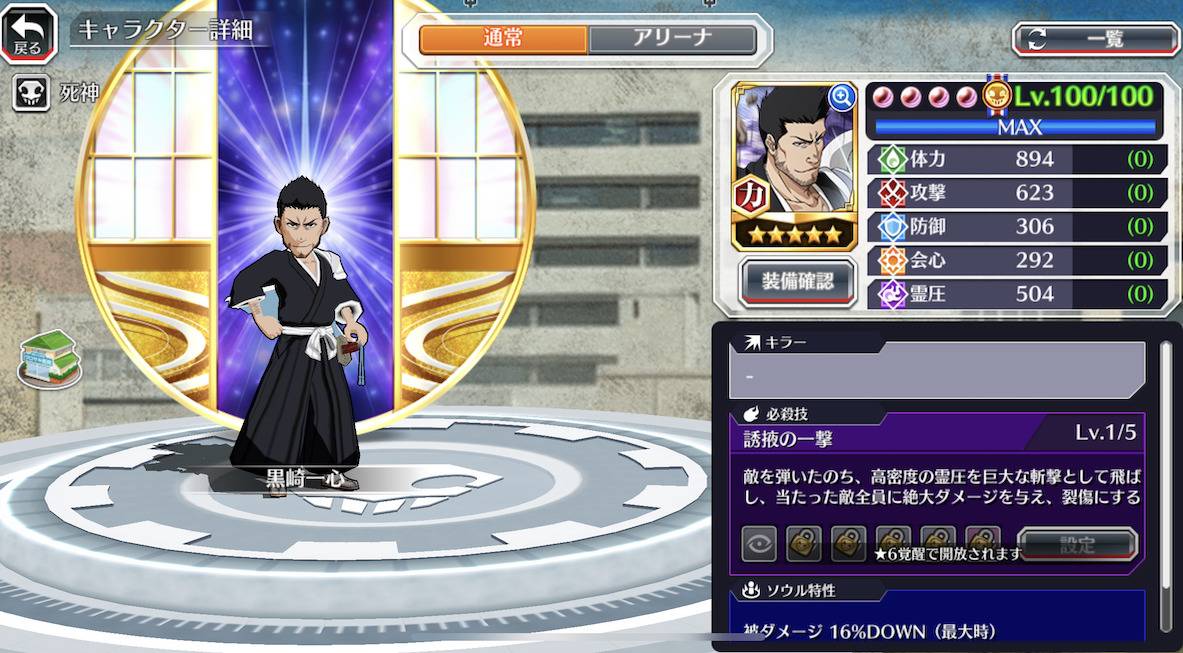Switch to the アリーナ tab

point(672,39)
